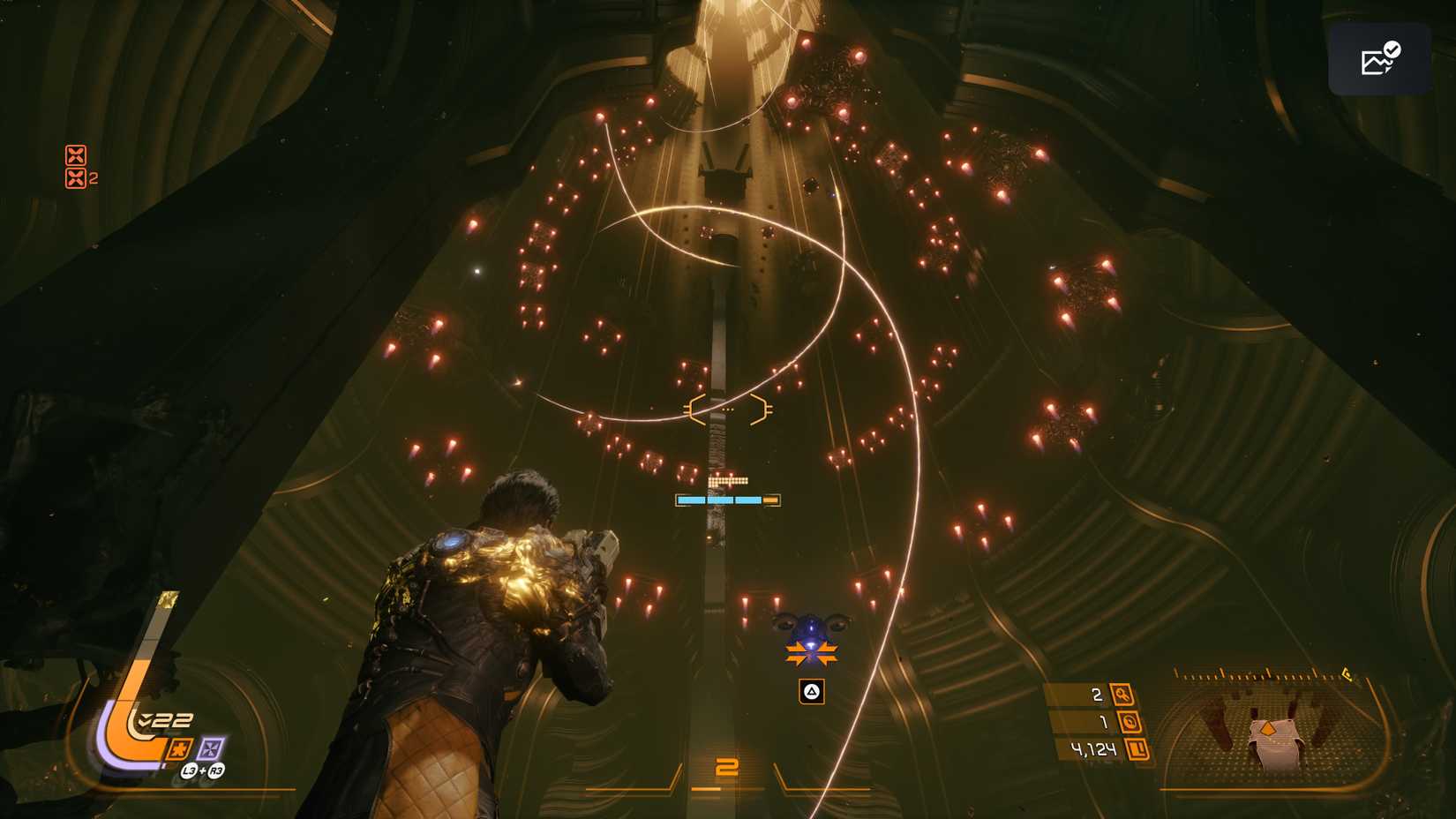
Task: Activate the orange star ability icon
Action: (179, 750)
